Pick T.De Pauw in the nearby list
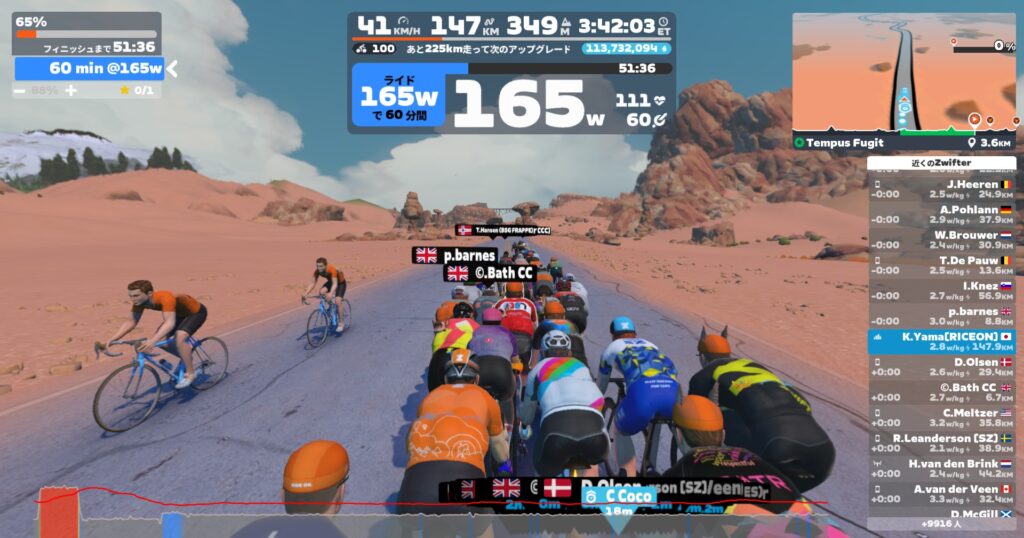The image size is (1024, 538). [x=941, y=265]
